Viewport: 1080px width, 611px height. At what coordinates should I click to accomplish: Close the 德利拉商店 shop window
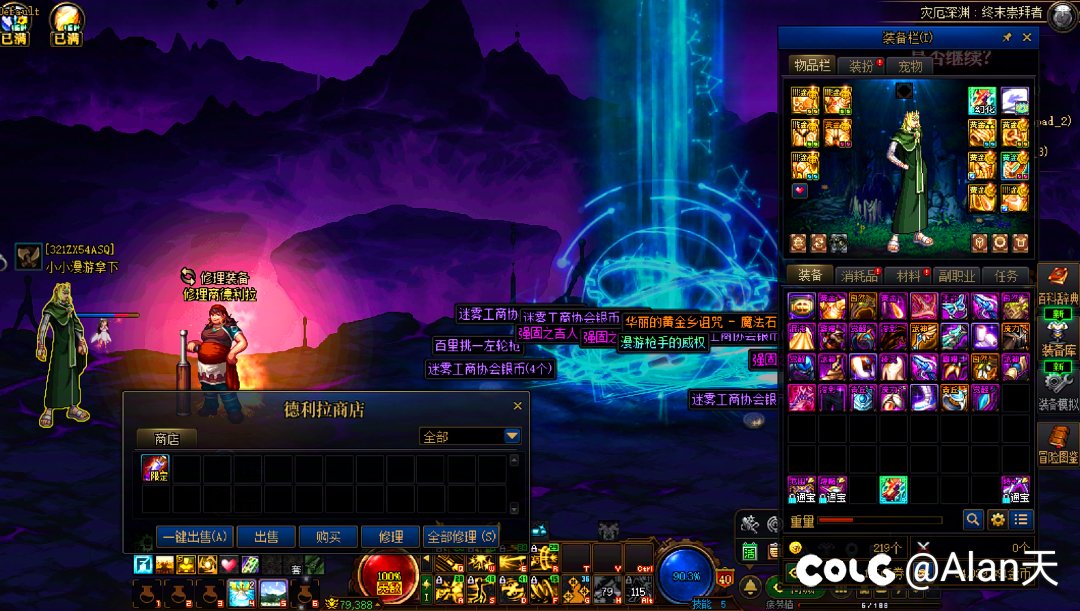tap(517, 407)
